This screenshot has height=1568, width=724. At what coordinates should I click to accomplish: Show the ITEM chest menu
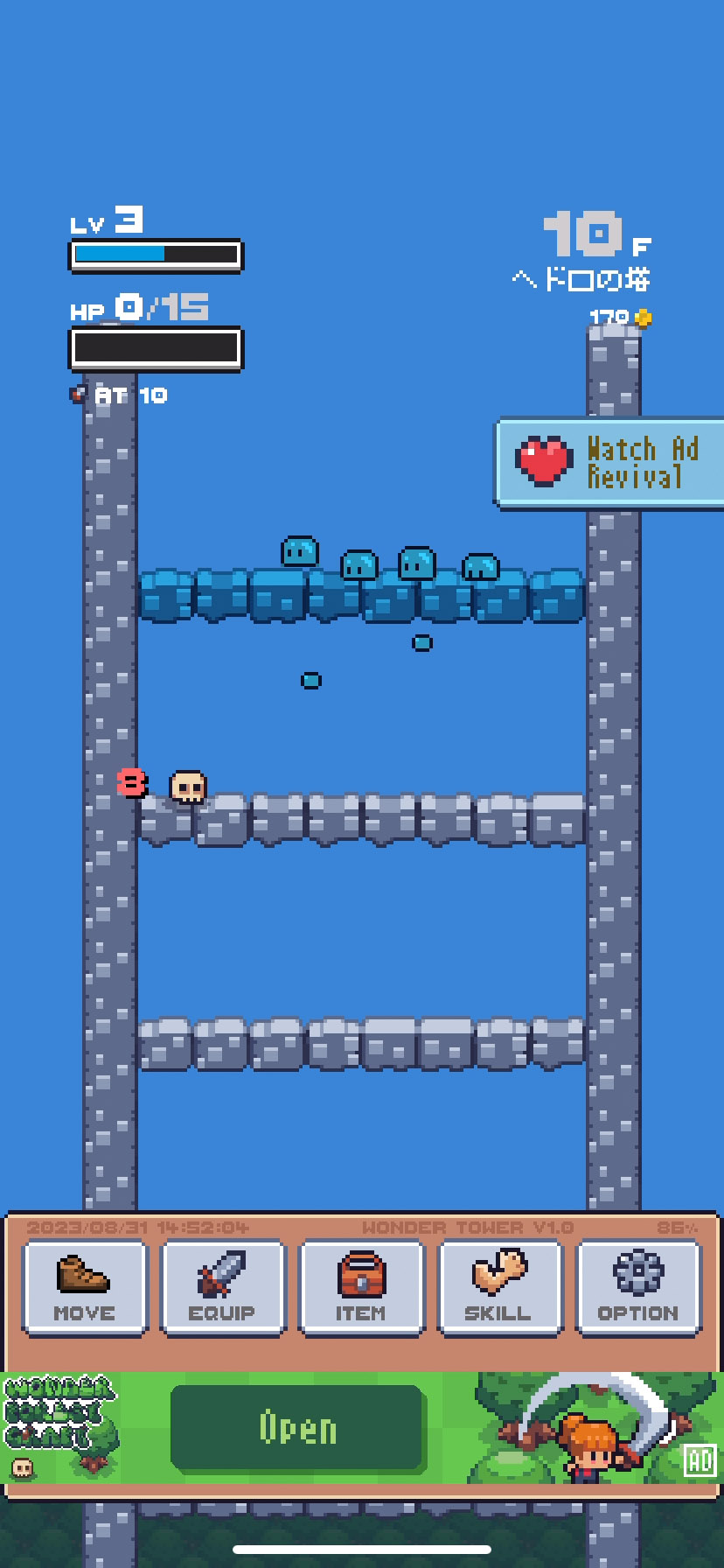(x=360, y=1287)
